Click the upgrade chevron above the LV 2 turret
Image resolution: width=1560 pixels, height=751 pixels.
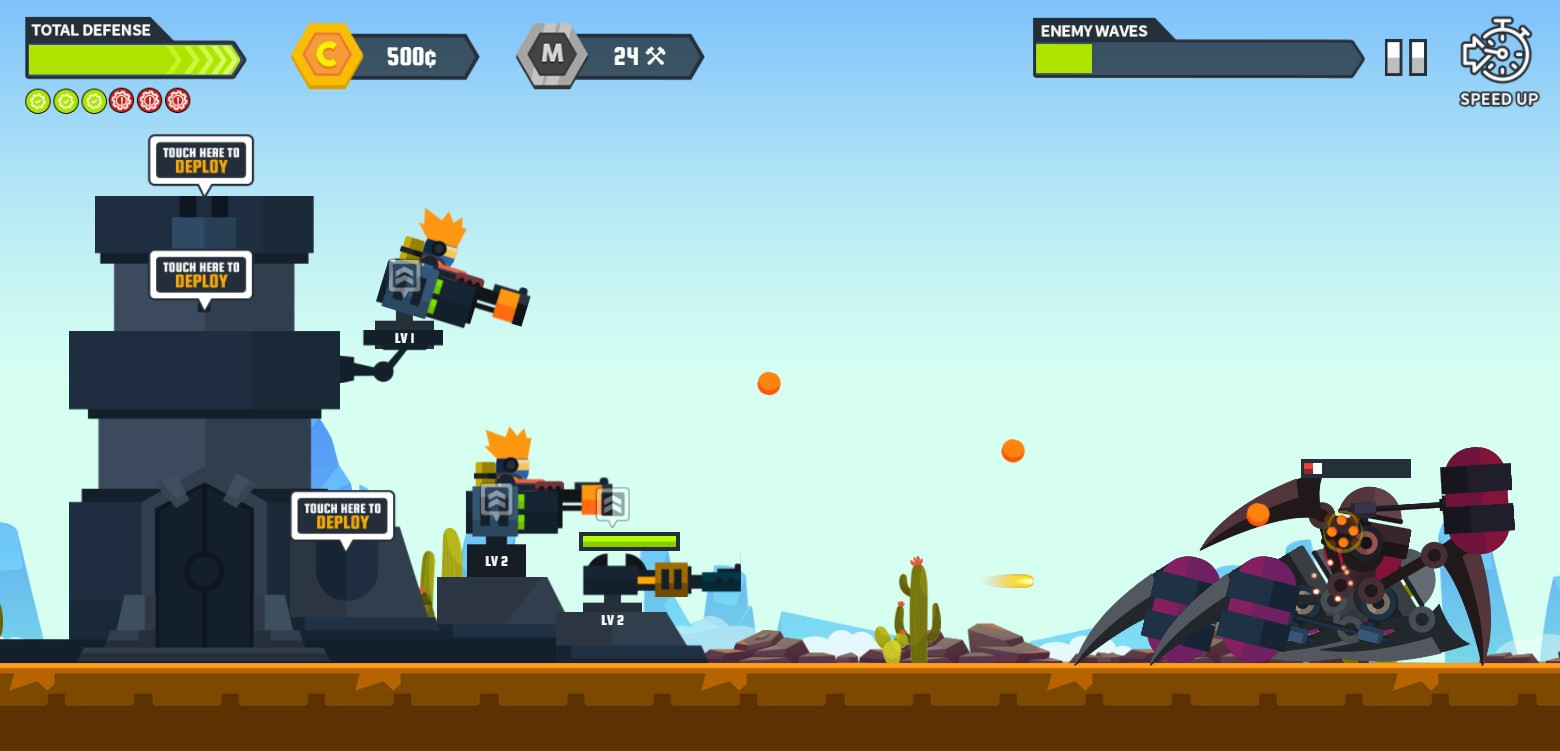[x=613, y=504]
